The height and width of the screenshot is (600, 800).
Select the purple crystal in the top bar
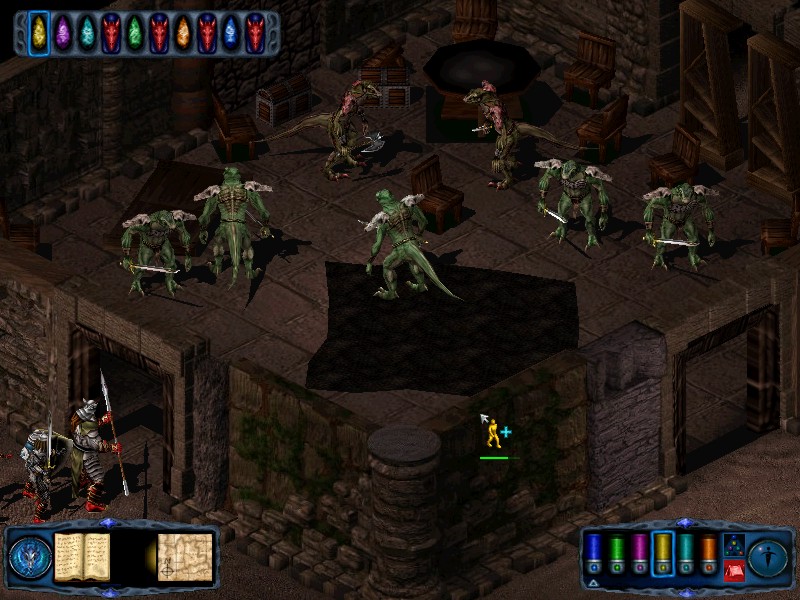pyautogui.click(x=63, y=32)
